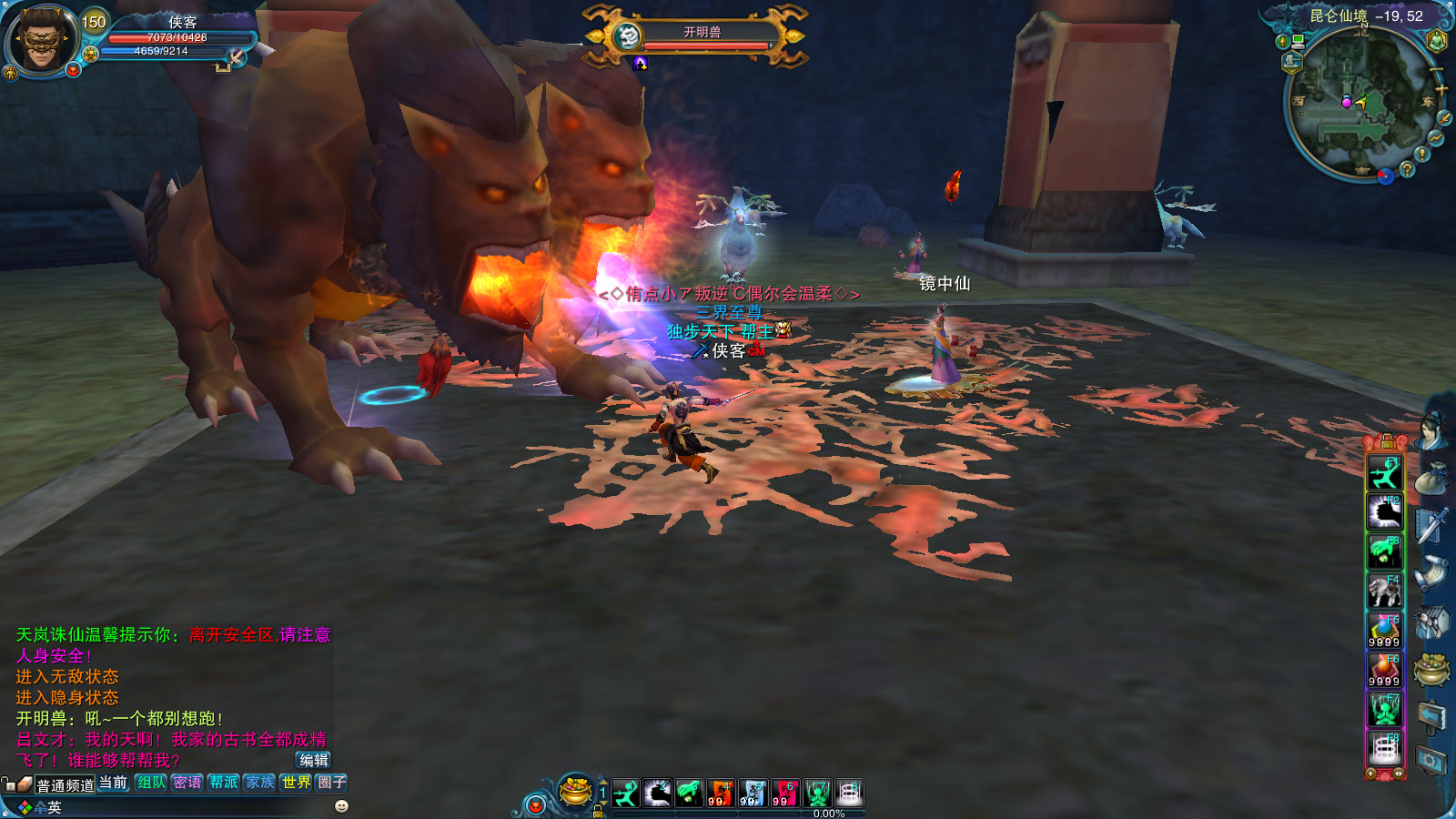1456x819 pixels.
Task: Open the quest scroll icon
Action: coord(1431,572)
